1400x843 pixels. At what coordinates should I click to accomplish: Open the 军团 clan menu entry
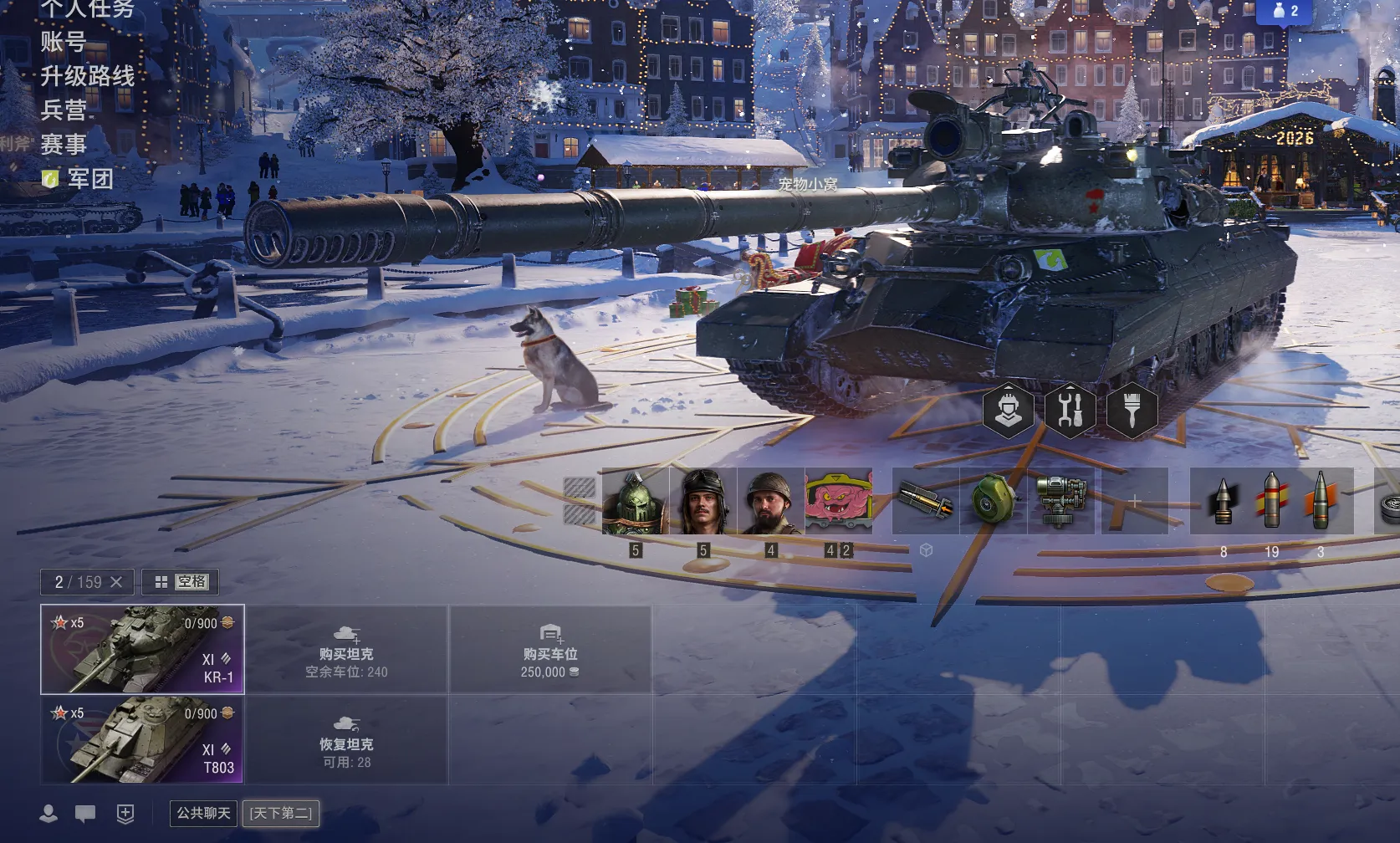pos(89,179)
